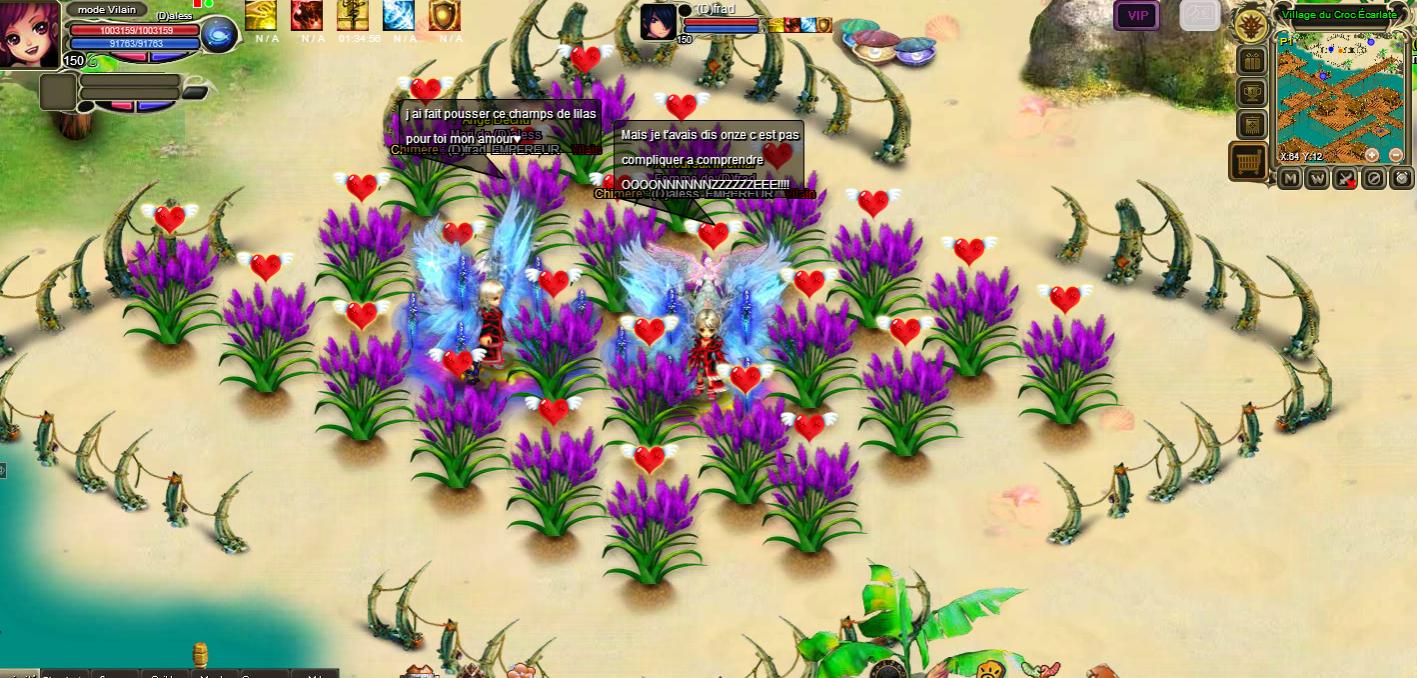The image size is (1417, 678).
Task: Toggle the crossed swords button under minimap
Action: pos(1346,178)
